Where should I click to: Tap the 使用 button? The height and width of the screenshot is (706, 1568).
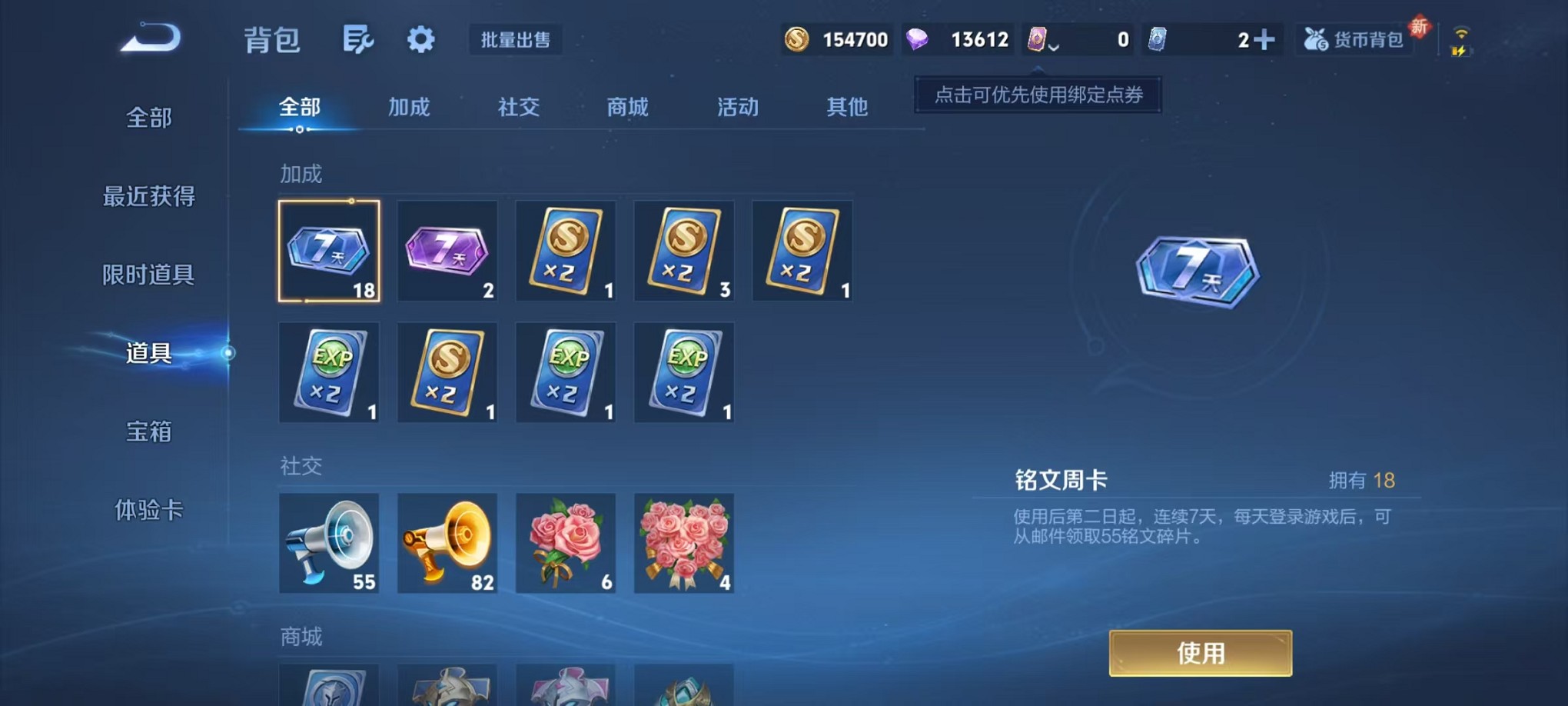coord(1200,652)
